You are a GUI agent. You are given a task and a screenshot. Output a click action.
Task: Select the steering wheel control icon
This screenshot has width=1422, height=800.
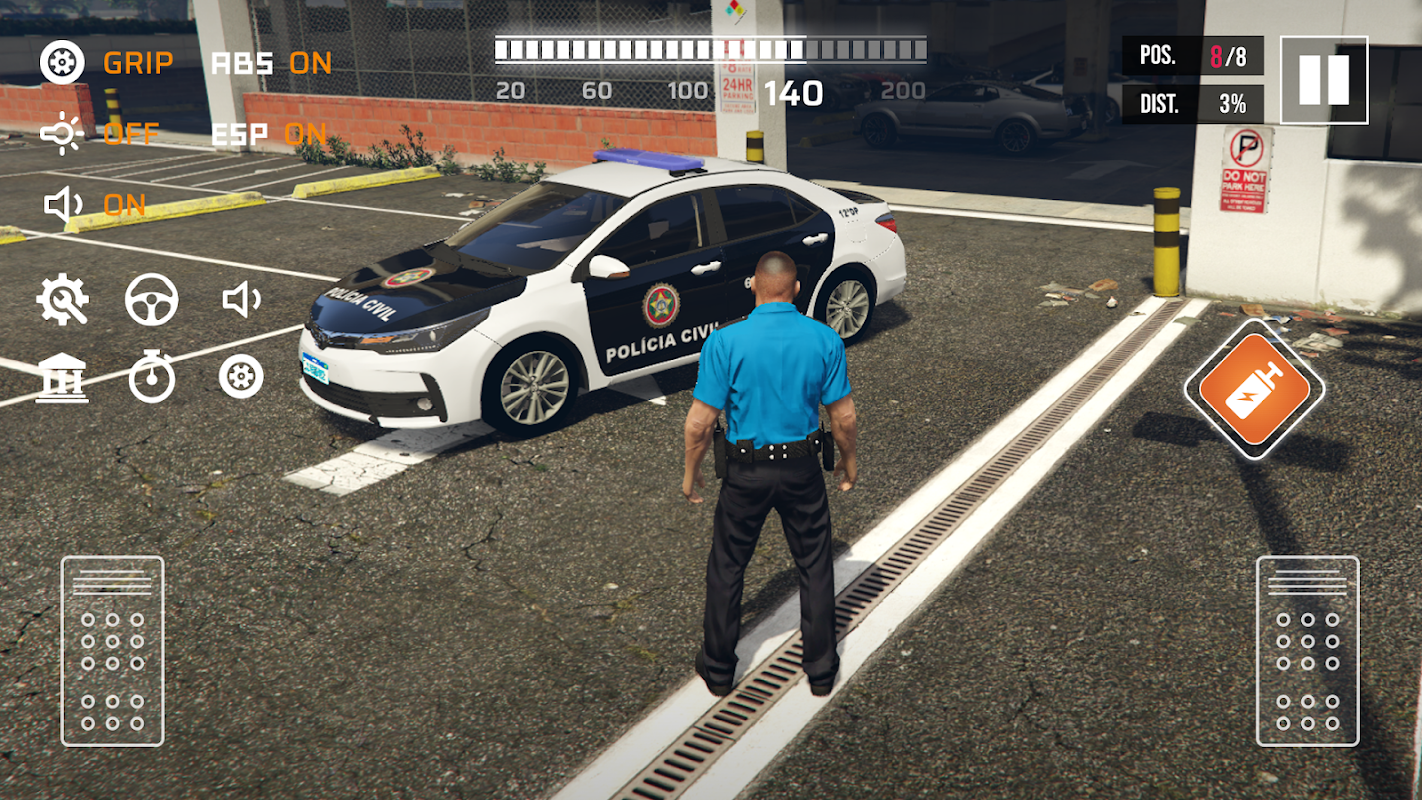[152, 300]
